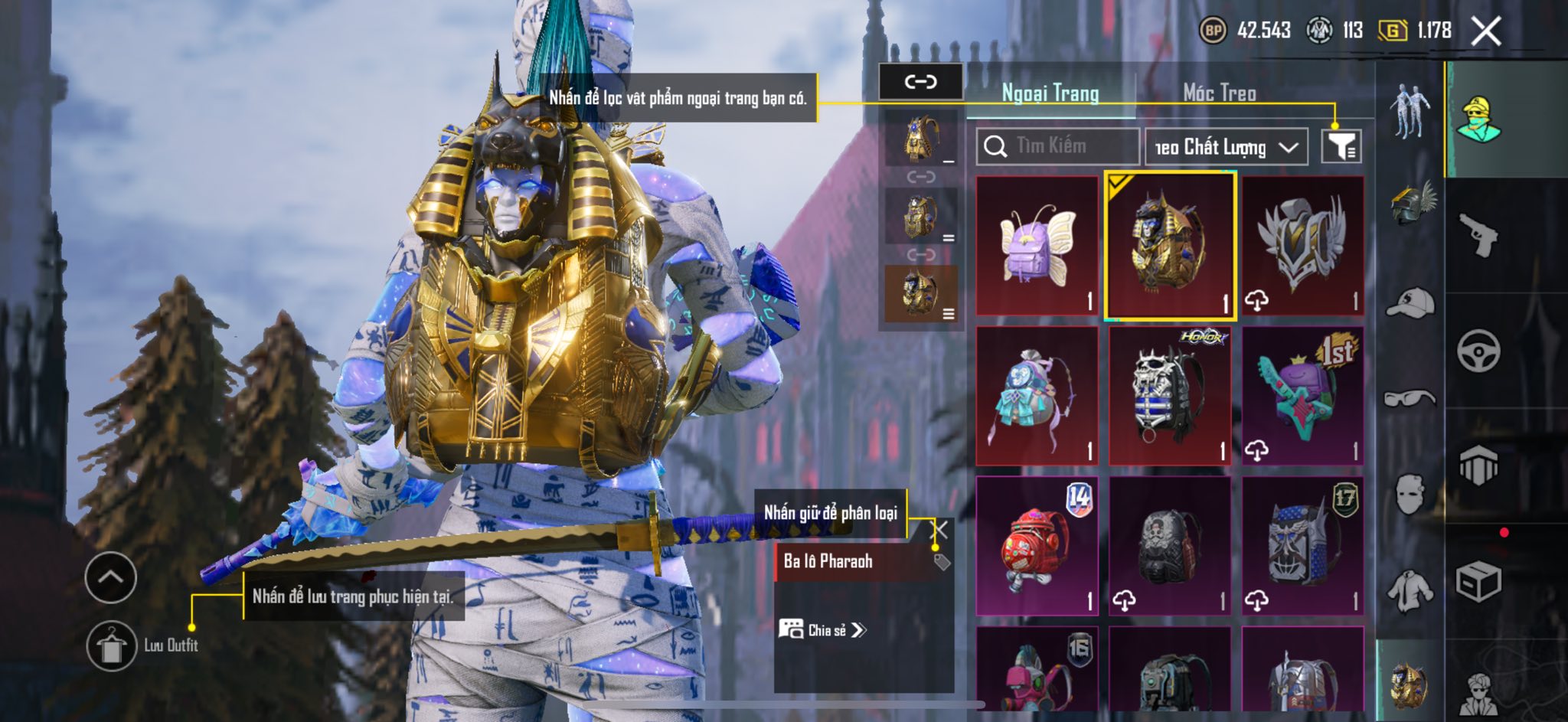Open the steering wheel vehicle section

(x=1478, y=351)
